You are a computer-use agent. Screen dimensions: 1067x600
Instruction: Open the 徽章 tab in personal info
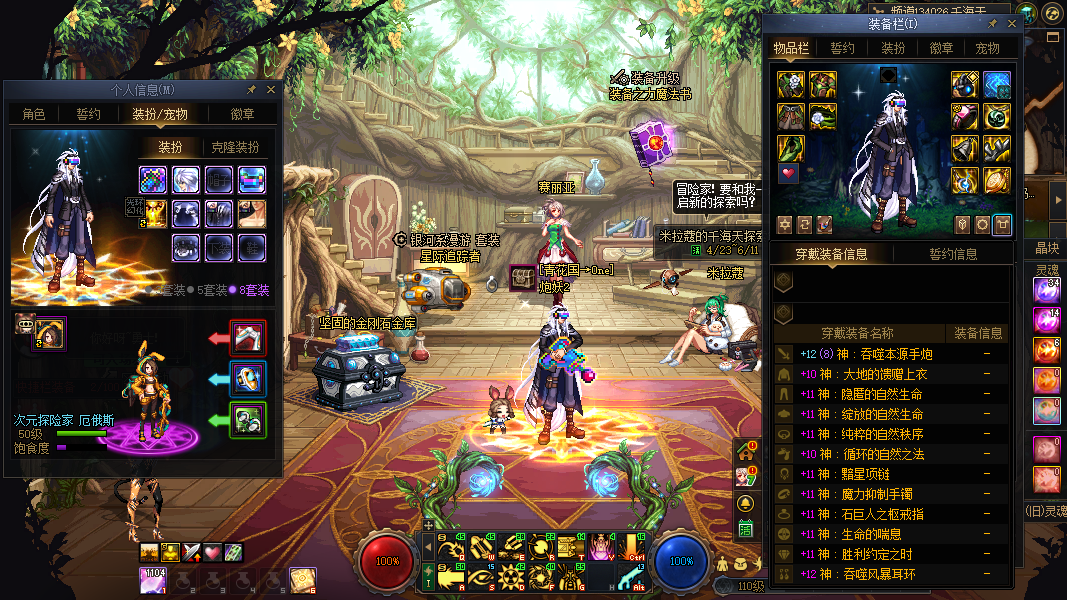coord(241,114)
